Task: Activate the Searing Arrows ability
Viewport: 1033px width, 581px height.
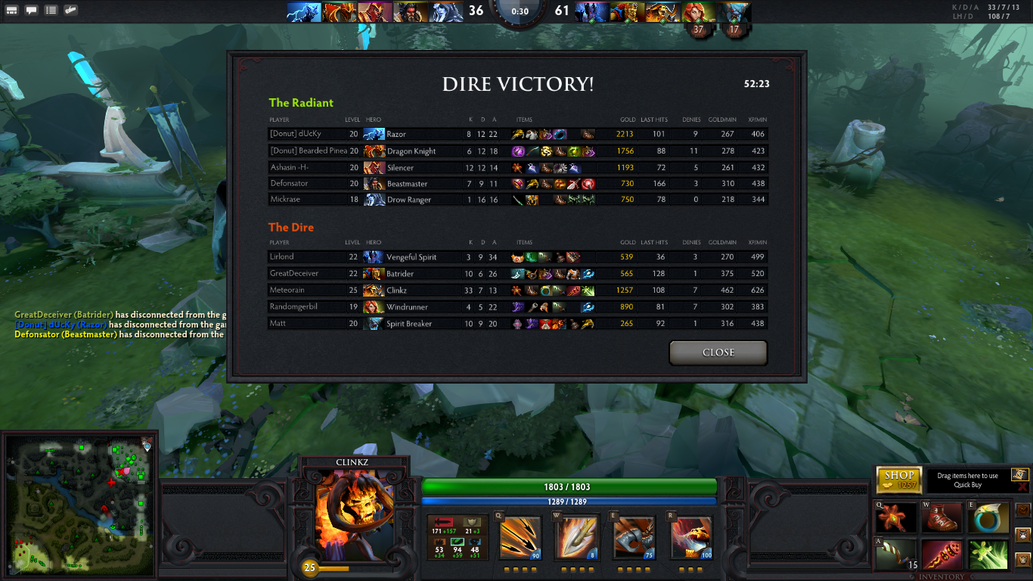Action: click(577, 539)
